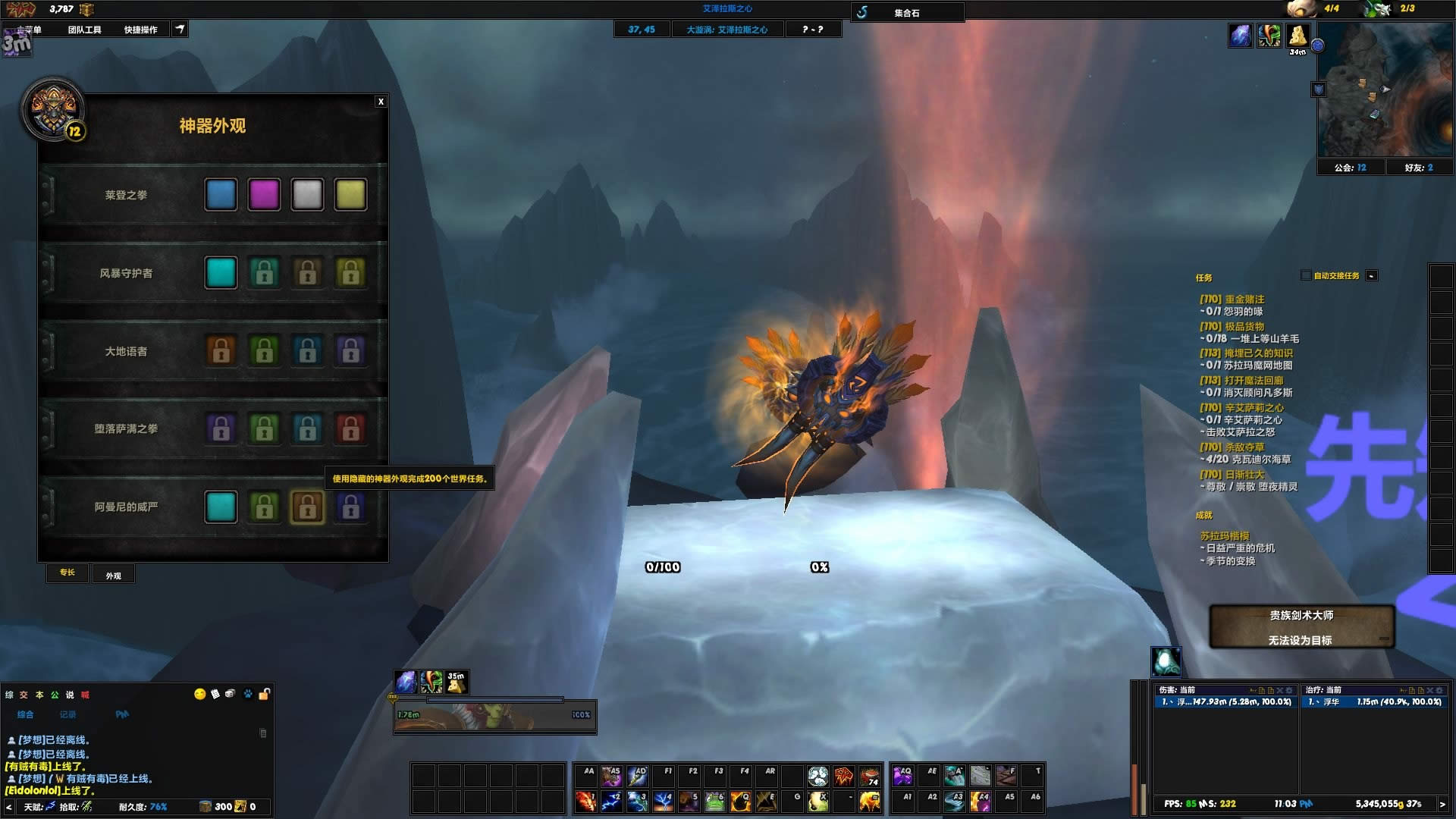
Task: Close the artifact appearance panel
Action: (x=381, y=102)
